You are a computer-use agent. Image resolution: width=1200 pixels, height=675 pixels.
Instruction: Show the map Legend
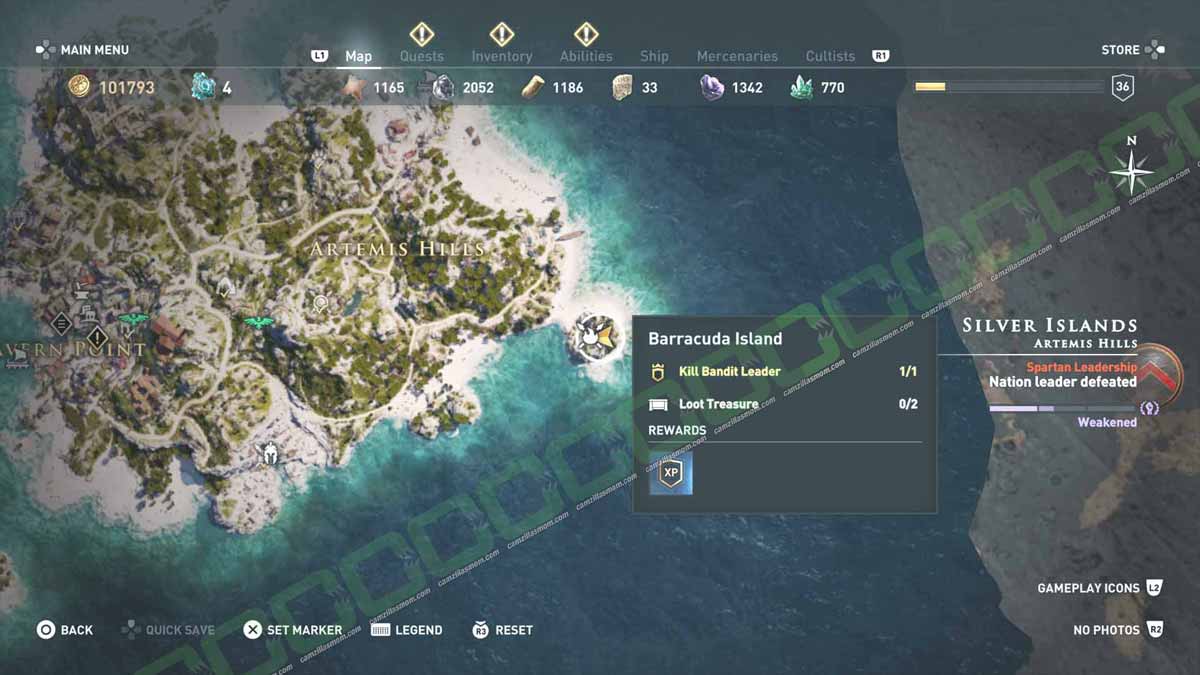407,630
